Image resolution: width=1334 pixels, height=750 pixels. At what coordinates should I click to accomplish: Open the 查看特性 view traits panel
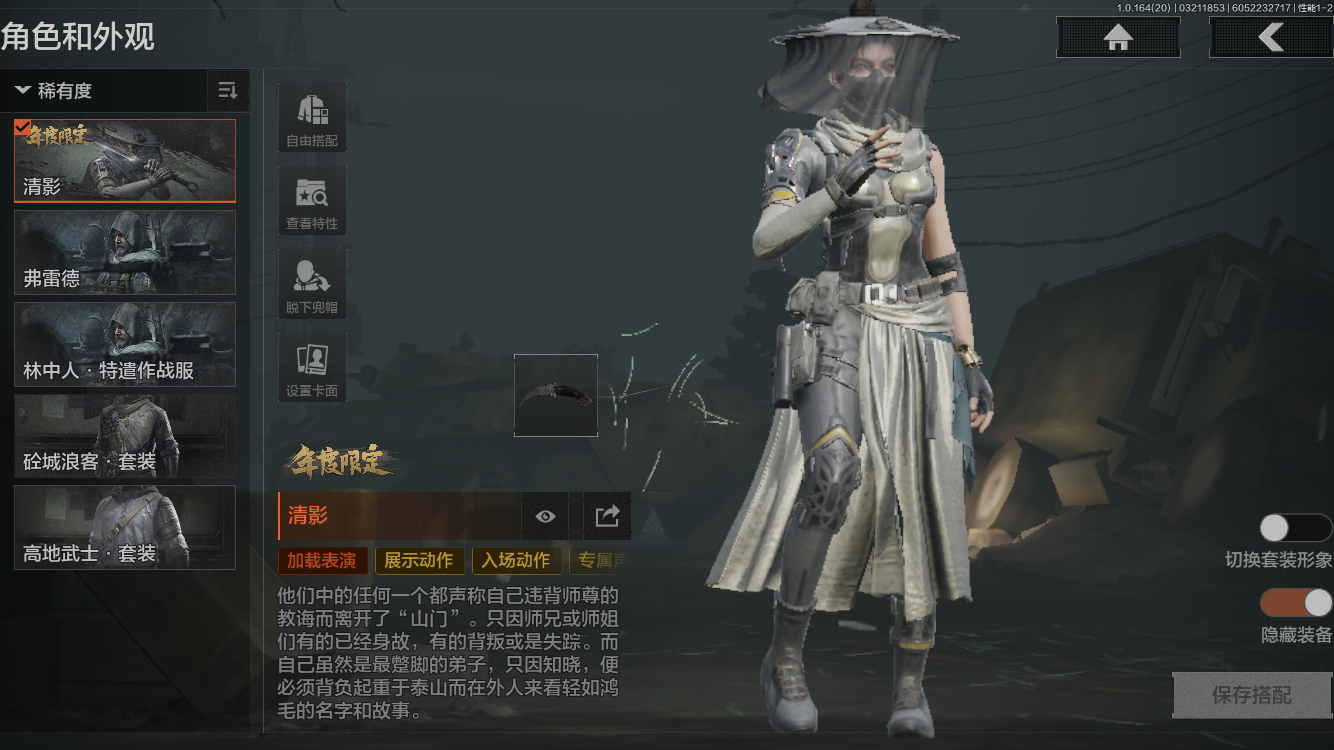click(x=311, y=200)
